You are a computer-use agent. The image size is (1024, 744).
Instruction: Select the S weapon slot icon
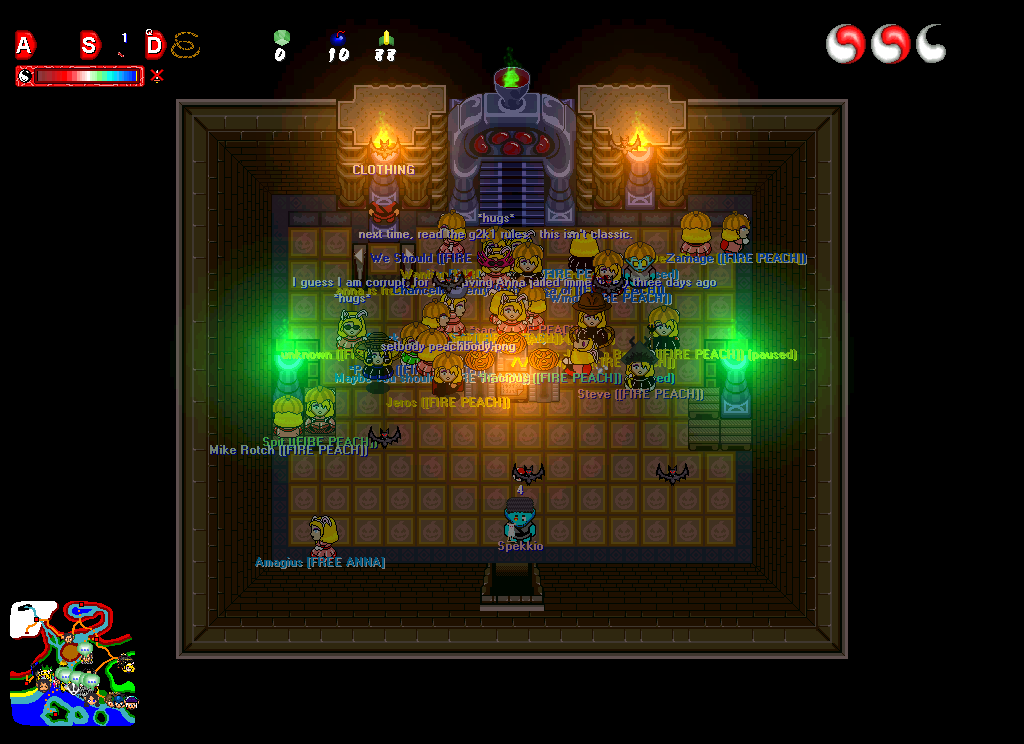coord(90,45)
